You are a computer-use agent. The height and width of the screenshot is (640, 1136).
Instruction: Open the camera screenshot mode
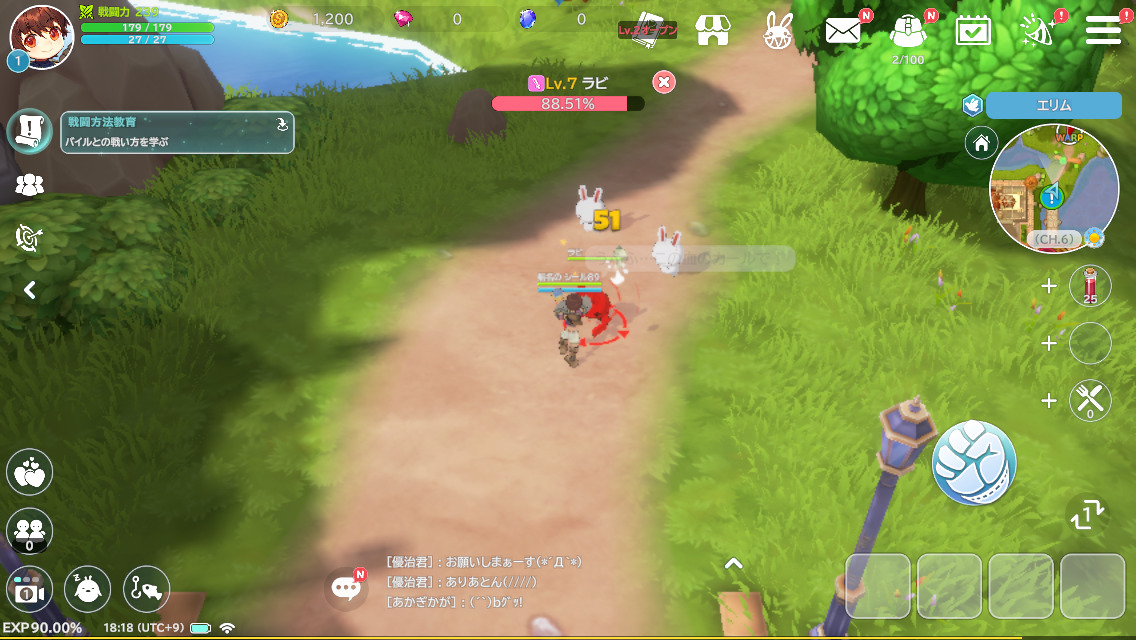pyautogui.click(x=29, y=591)
